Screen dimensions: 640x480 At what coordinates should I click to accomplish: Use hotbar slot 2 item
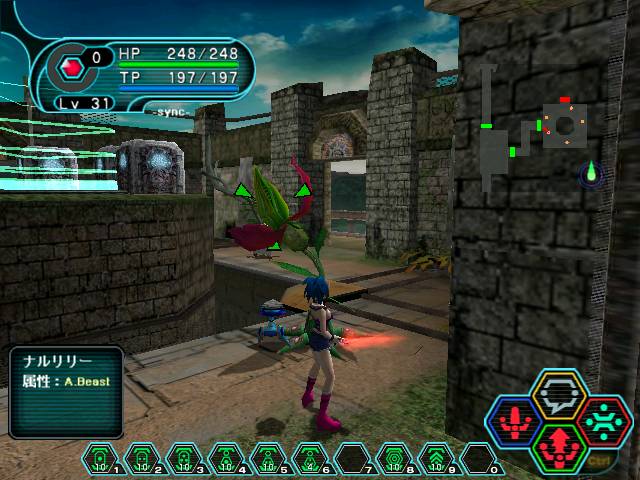[143, 460]
